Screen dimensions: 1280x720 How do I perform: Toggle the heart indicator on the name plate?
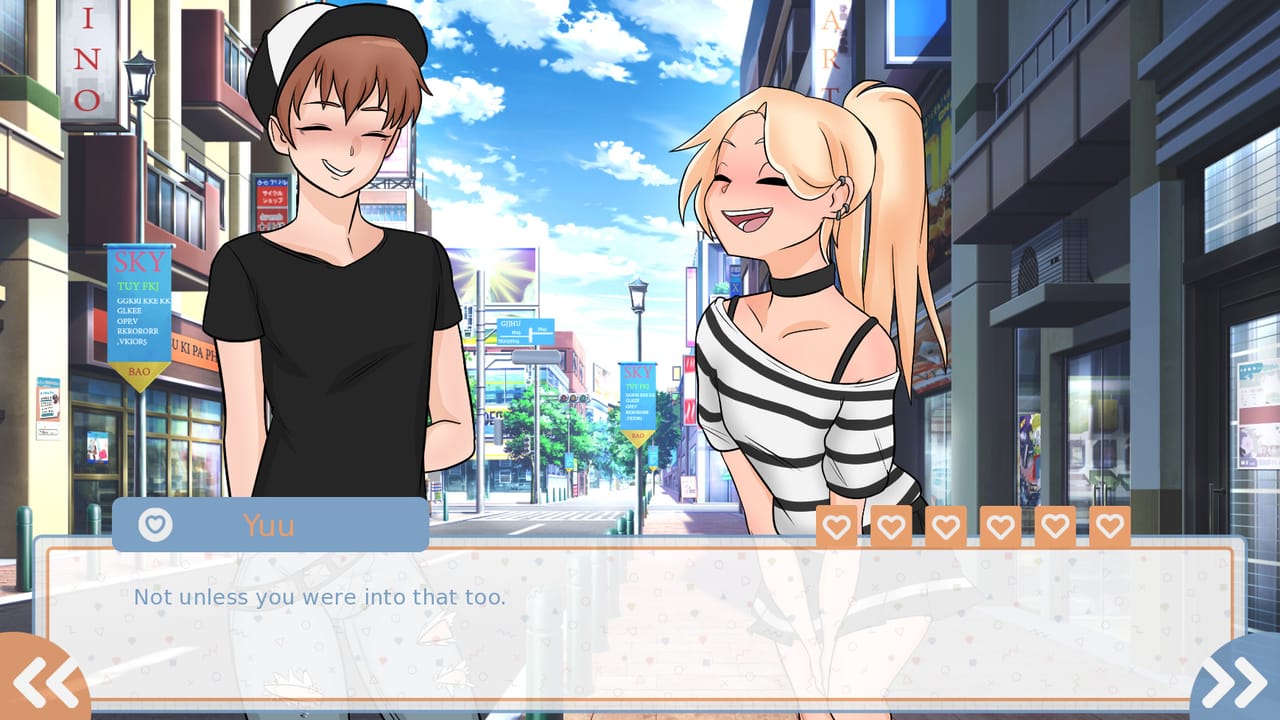154,523
